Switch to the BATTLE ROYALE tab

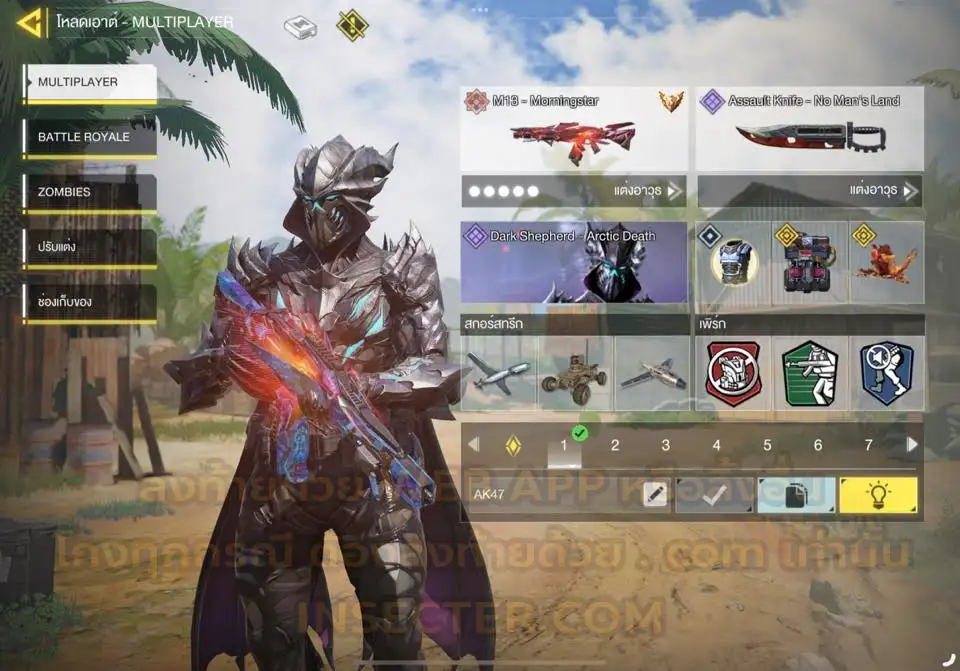[x=90, y=138]
